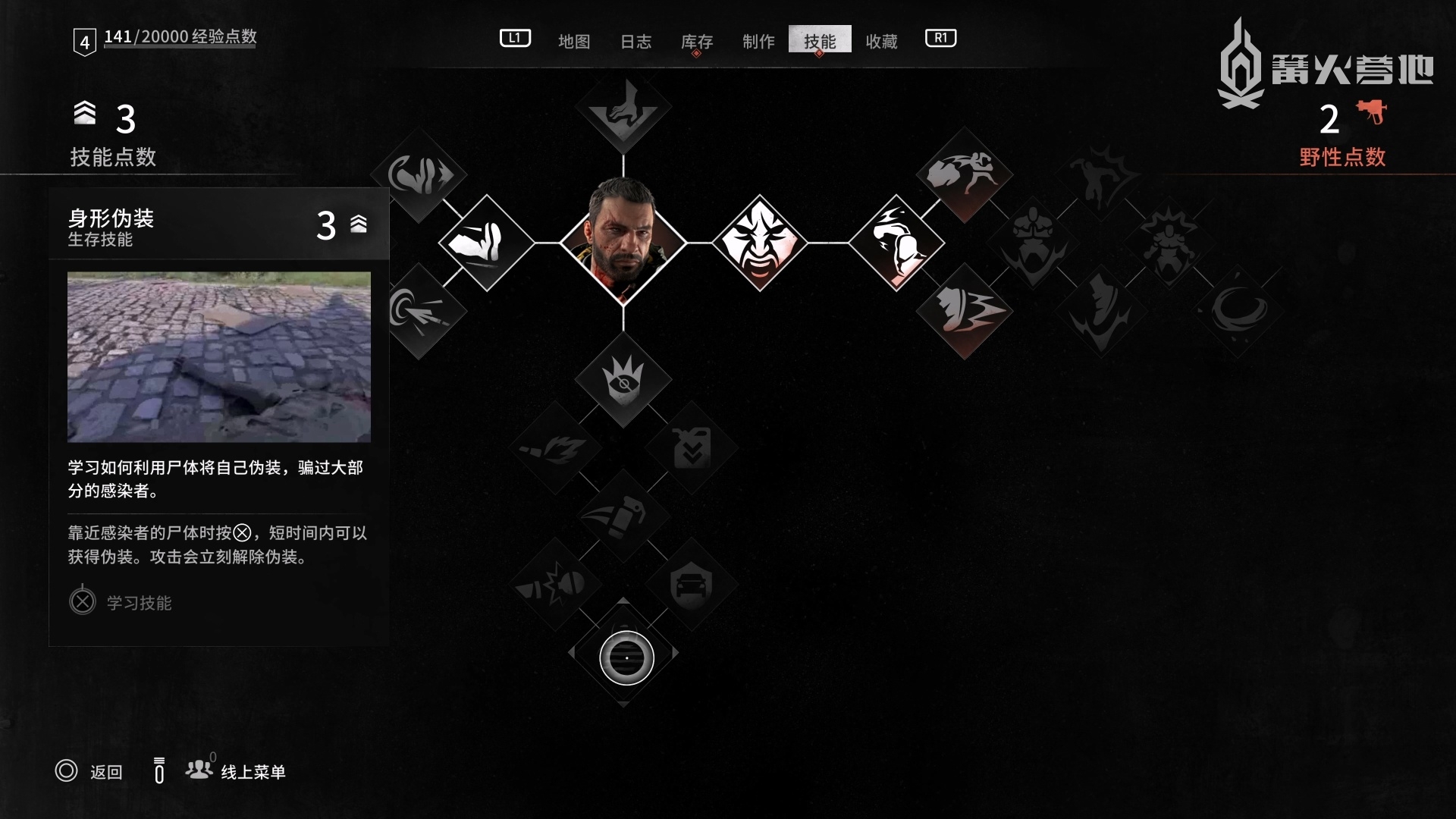The width and height of the screenshot is (1456, 819).
Task: Select the grenade skill node
Action: pyautogui.click(x=623, y=516)
